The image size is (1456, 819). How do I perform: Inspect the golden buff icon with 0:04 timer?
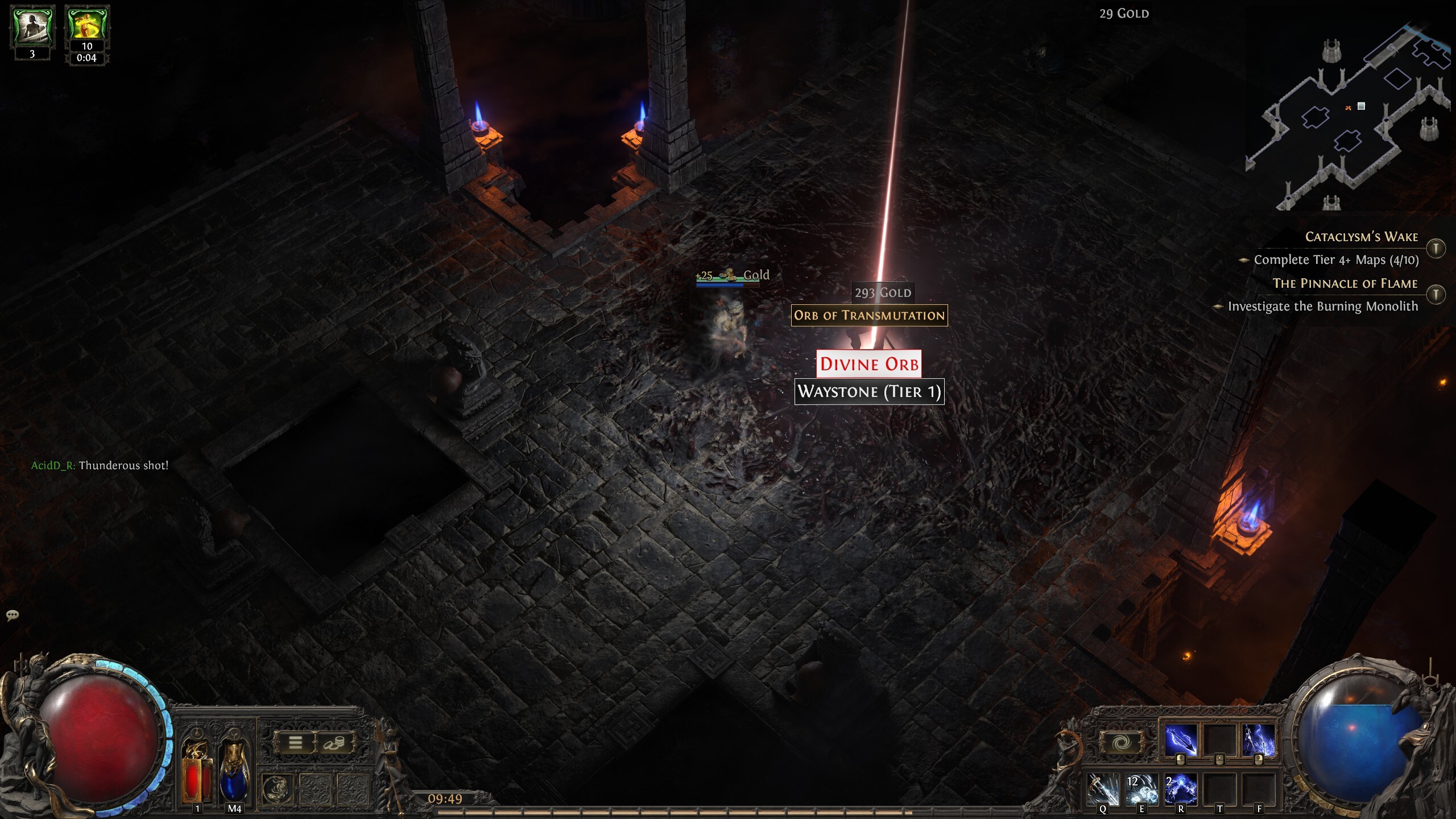(x=87, y=26)
